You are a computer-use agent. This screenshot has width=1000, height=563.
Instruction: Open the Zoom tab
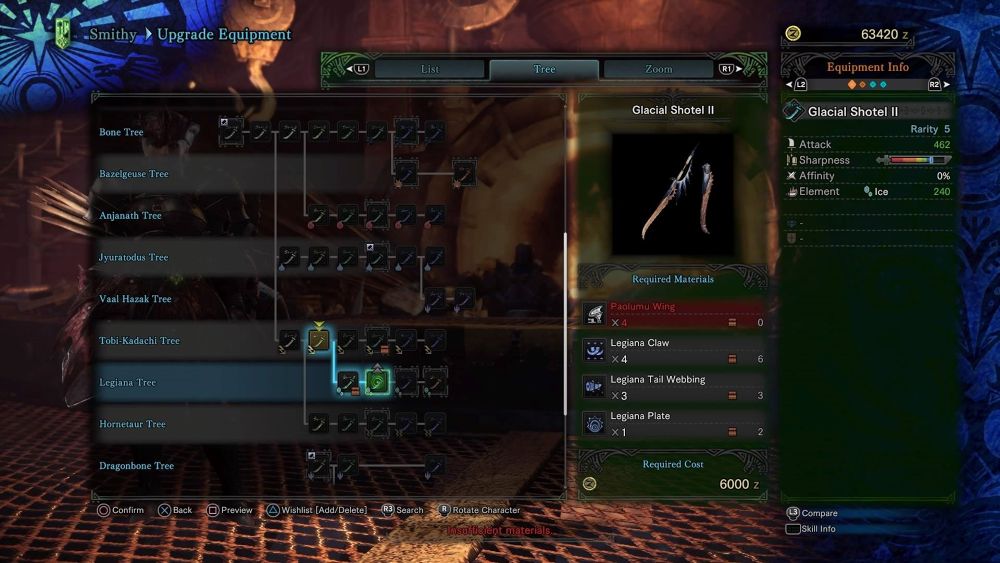[658, 69]
